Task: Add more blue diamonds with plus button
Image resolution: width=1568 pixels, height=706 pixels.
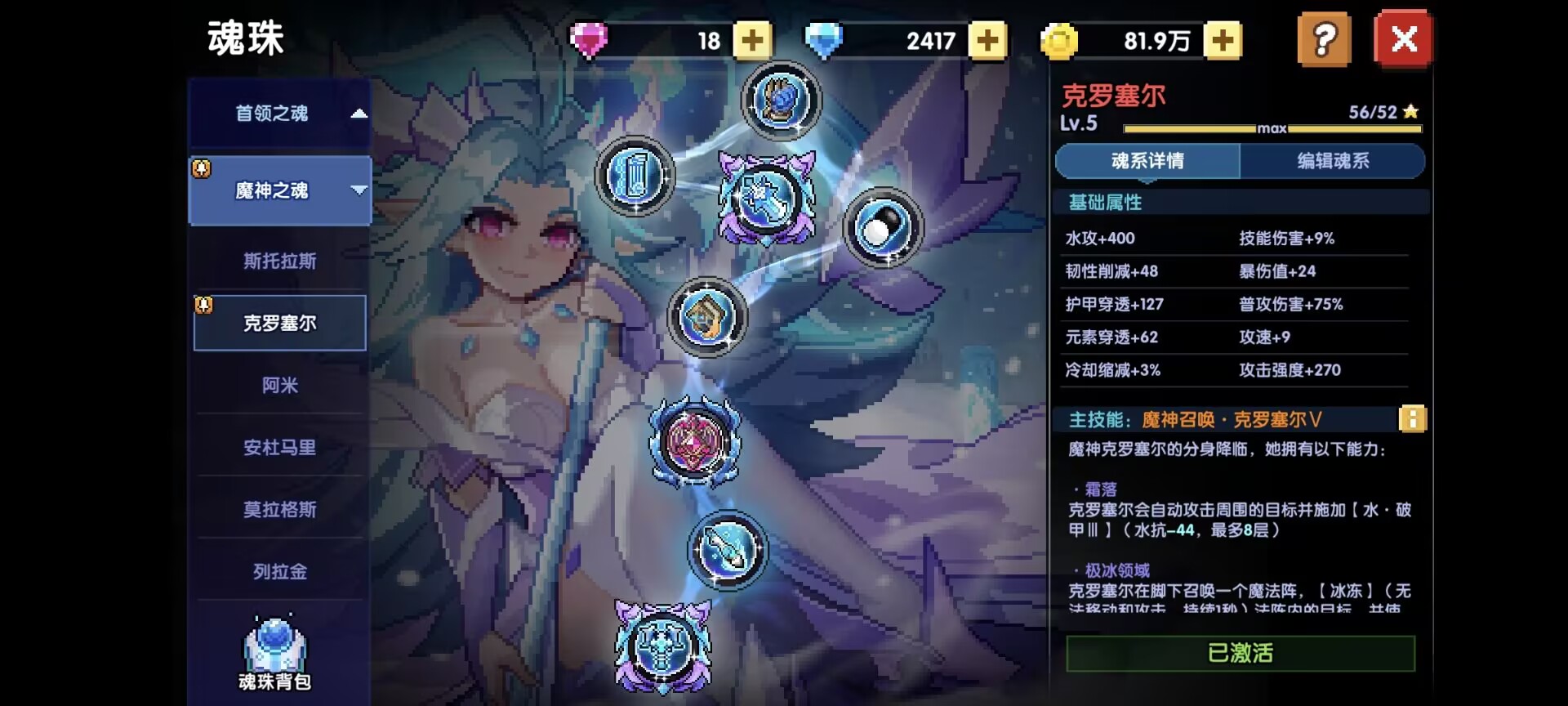Action: 987,40
